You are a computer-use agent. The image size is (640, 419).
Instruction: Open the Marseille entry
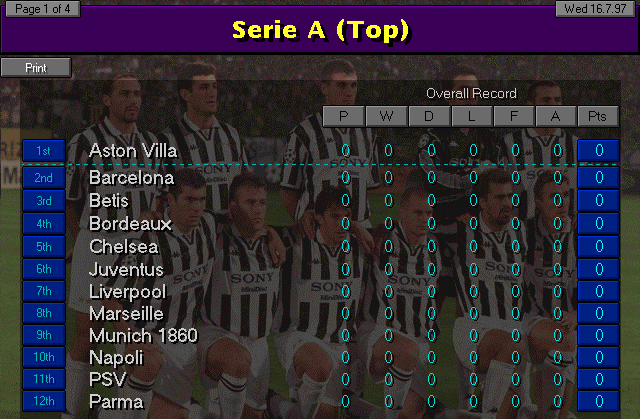tap(126, 314)
